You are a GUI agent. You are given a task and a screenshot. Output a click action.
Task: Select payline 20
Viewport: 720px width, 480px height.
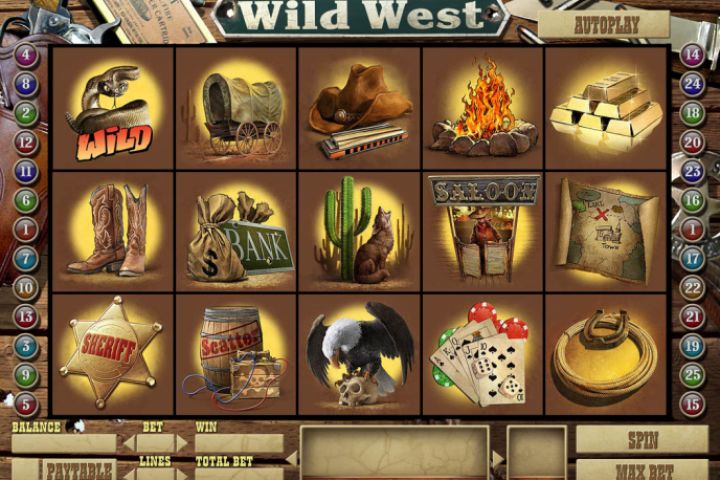pos(692,143)
